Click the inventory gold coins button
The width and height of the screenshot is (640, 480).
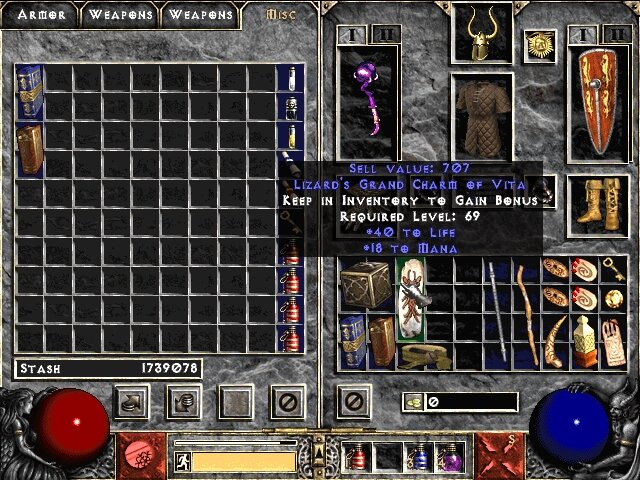(412, 402)
